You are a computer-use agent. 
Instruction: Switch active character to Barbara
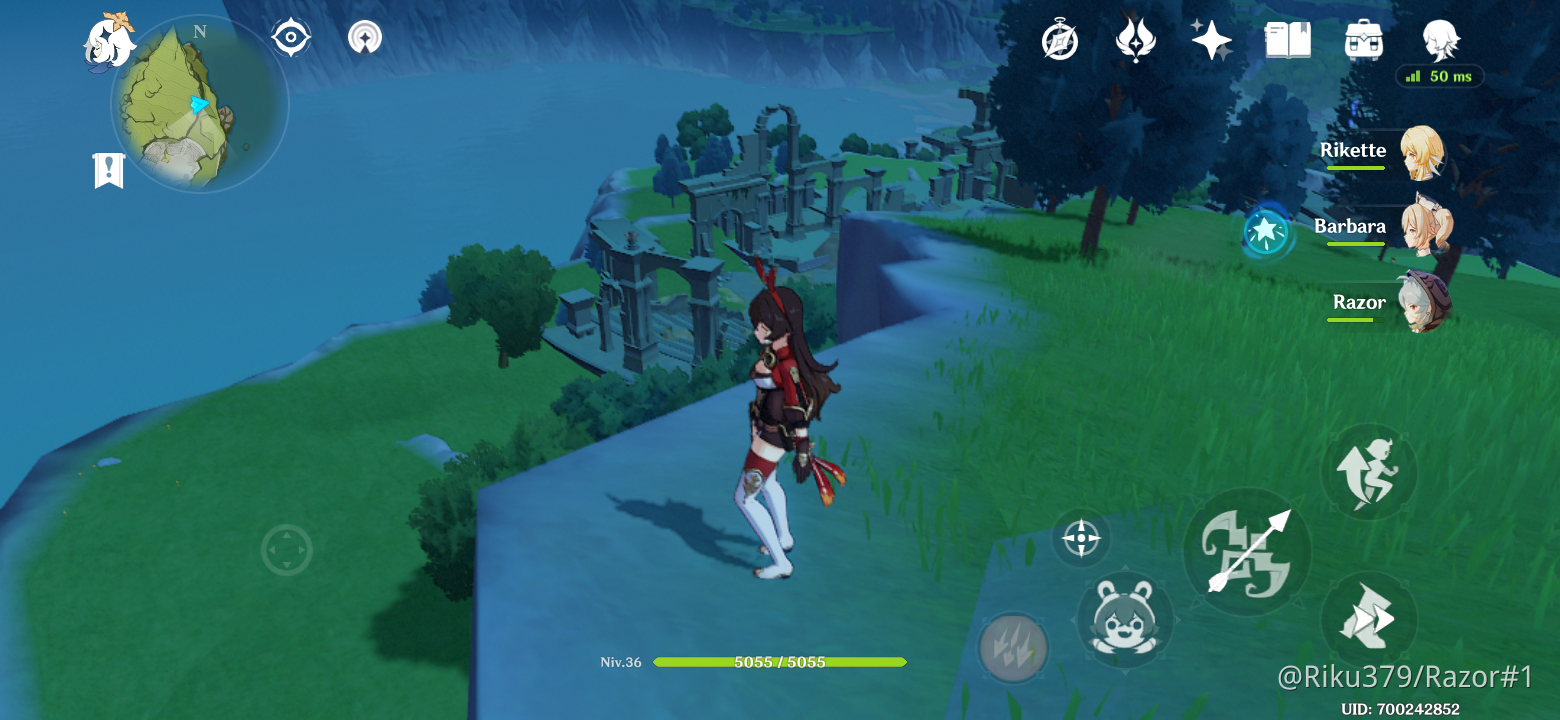coord(1425,228)
